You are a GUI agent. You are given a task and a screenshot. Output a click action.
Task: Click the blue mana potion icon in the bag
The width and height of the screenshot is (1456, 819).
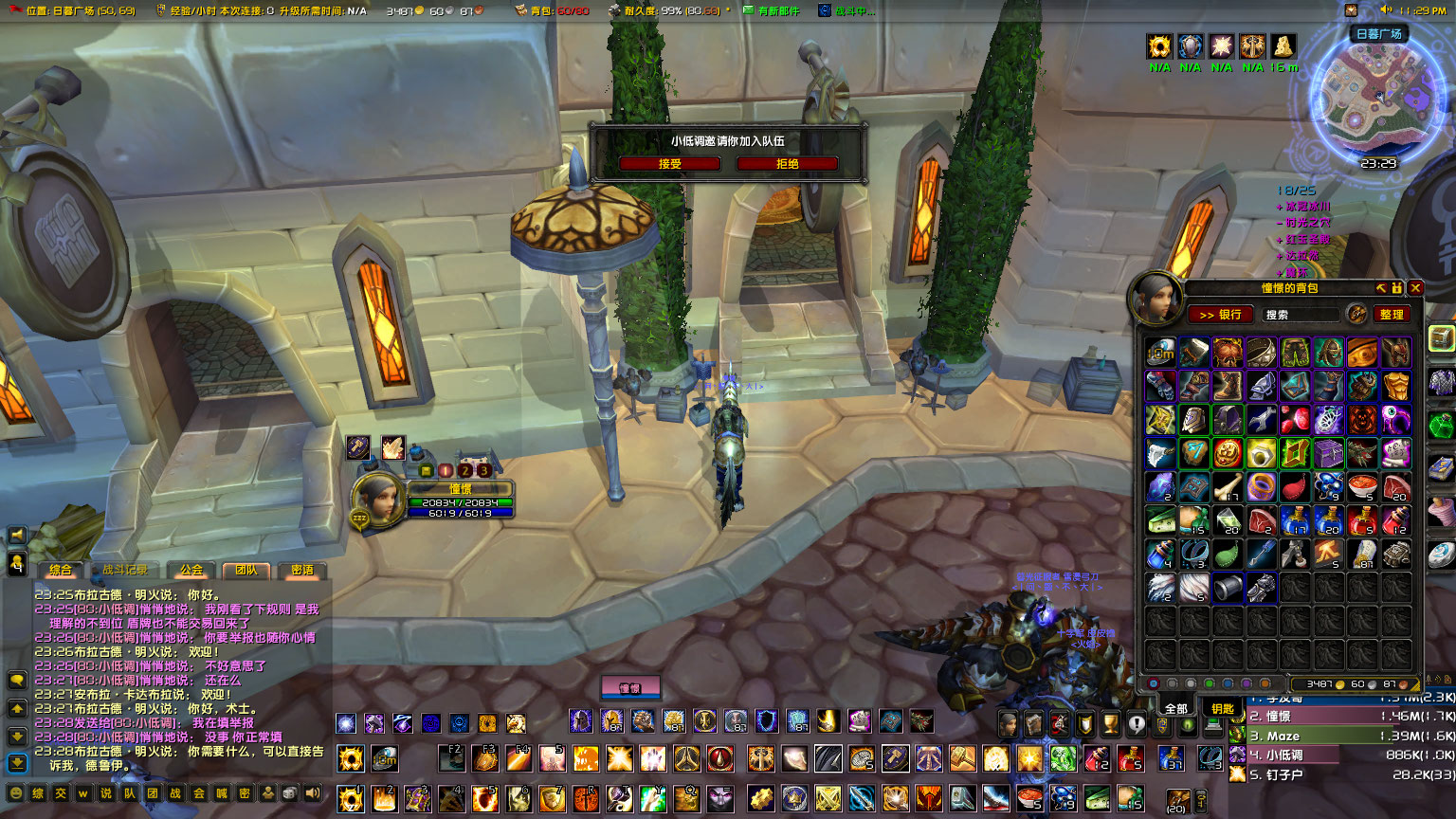click(x=1297, y=521)
